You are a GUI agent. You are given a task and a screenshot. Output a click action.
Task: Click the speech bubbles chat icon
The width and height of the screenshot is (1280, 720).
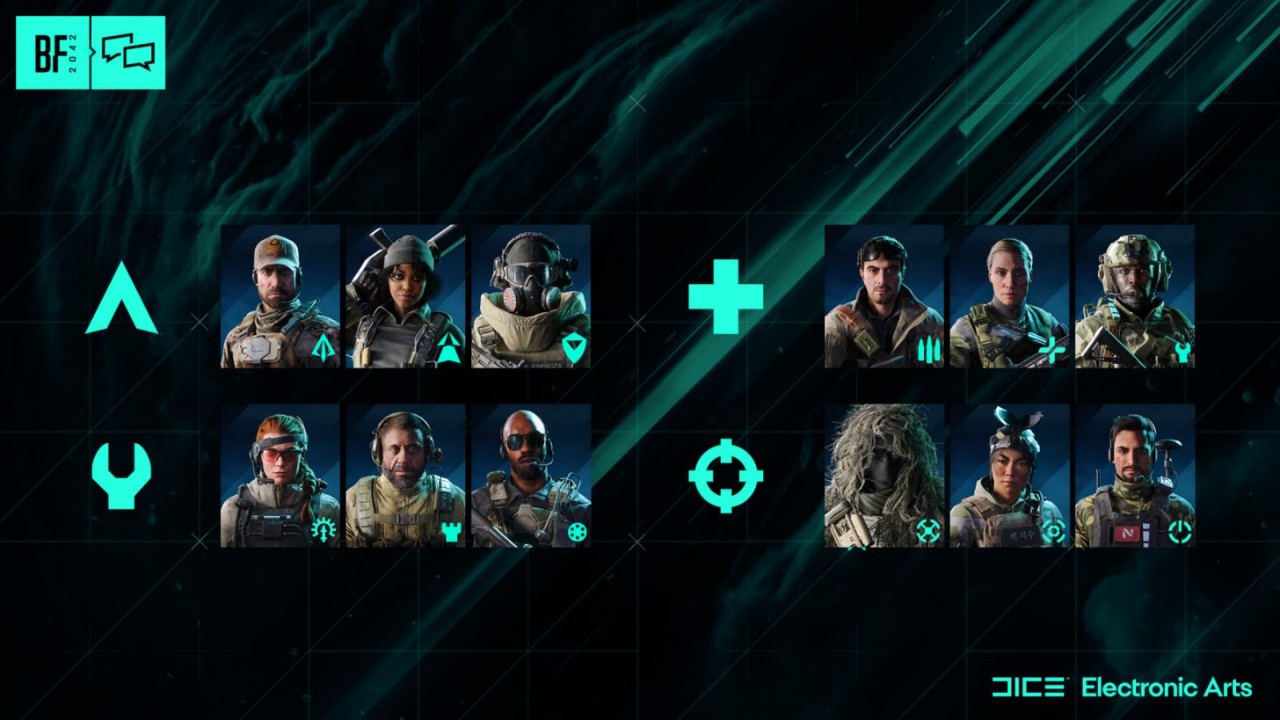tap(128, 52)
